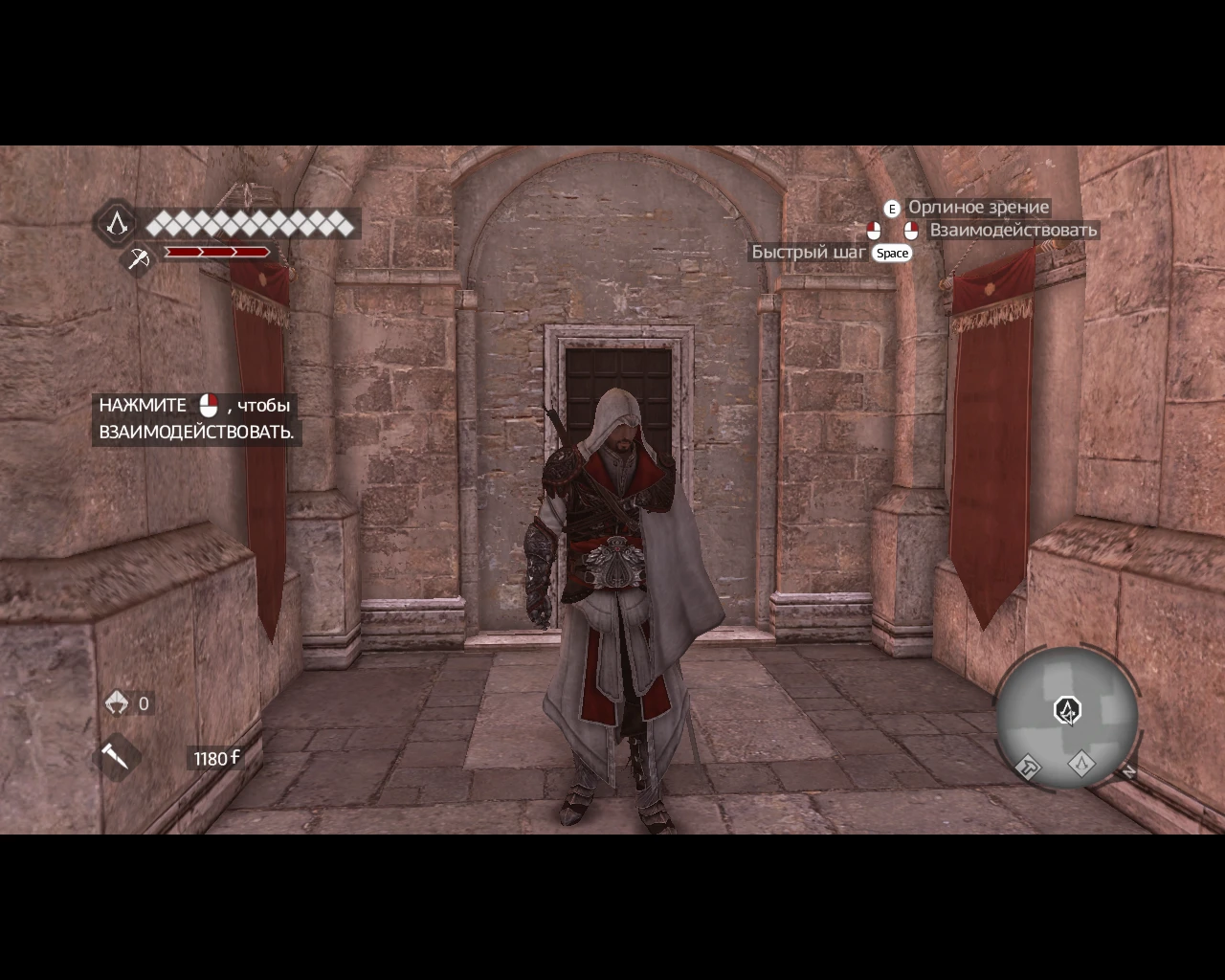Click the N compass letter on minimap edge

(1130, 770)
